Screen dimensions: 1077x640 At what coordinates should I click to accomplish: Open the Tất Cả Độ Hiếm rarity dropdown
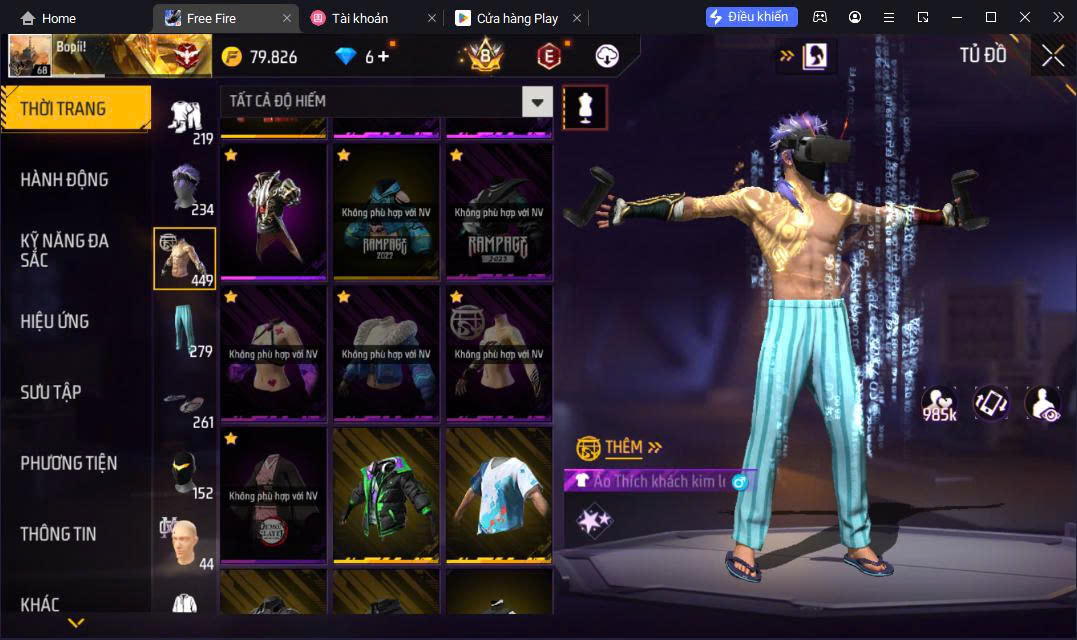(x=538, y=101)
